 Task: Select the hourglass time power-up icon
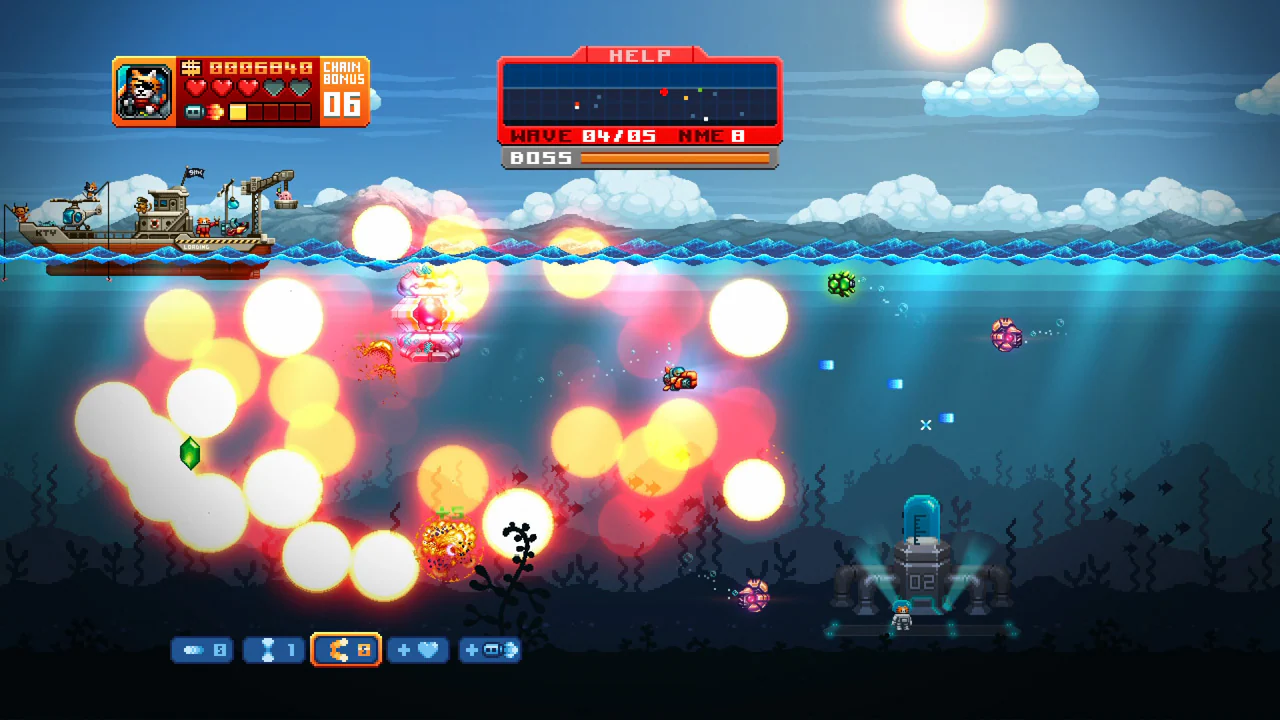click(273, 650)
